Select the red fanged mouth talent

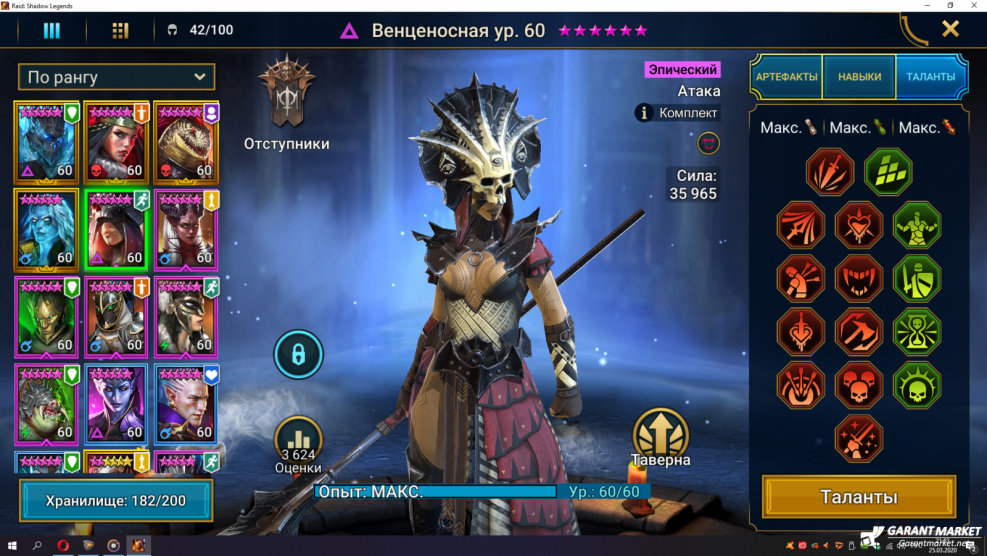[x=859, y=278]
